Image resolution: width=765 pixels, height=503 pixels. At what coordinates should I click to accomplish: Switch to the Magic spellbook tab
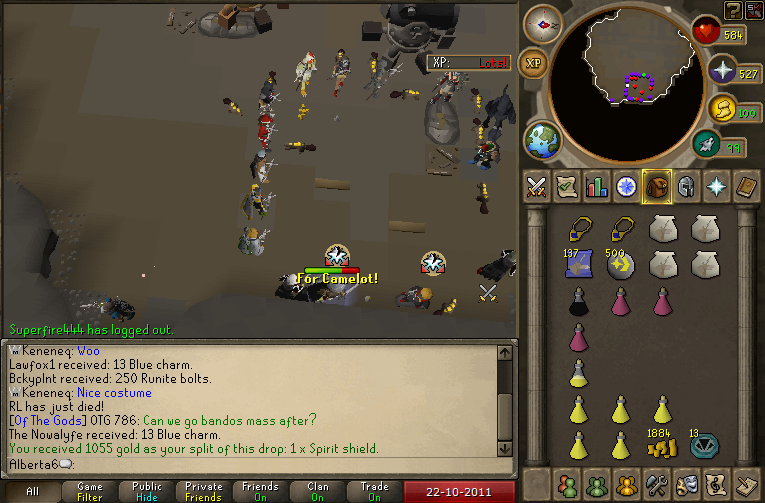[748, 186]
